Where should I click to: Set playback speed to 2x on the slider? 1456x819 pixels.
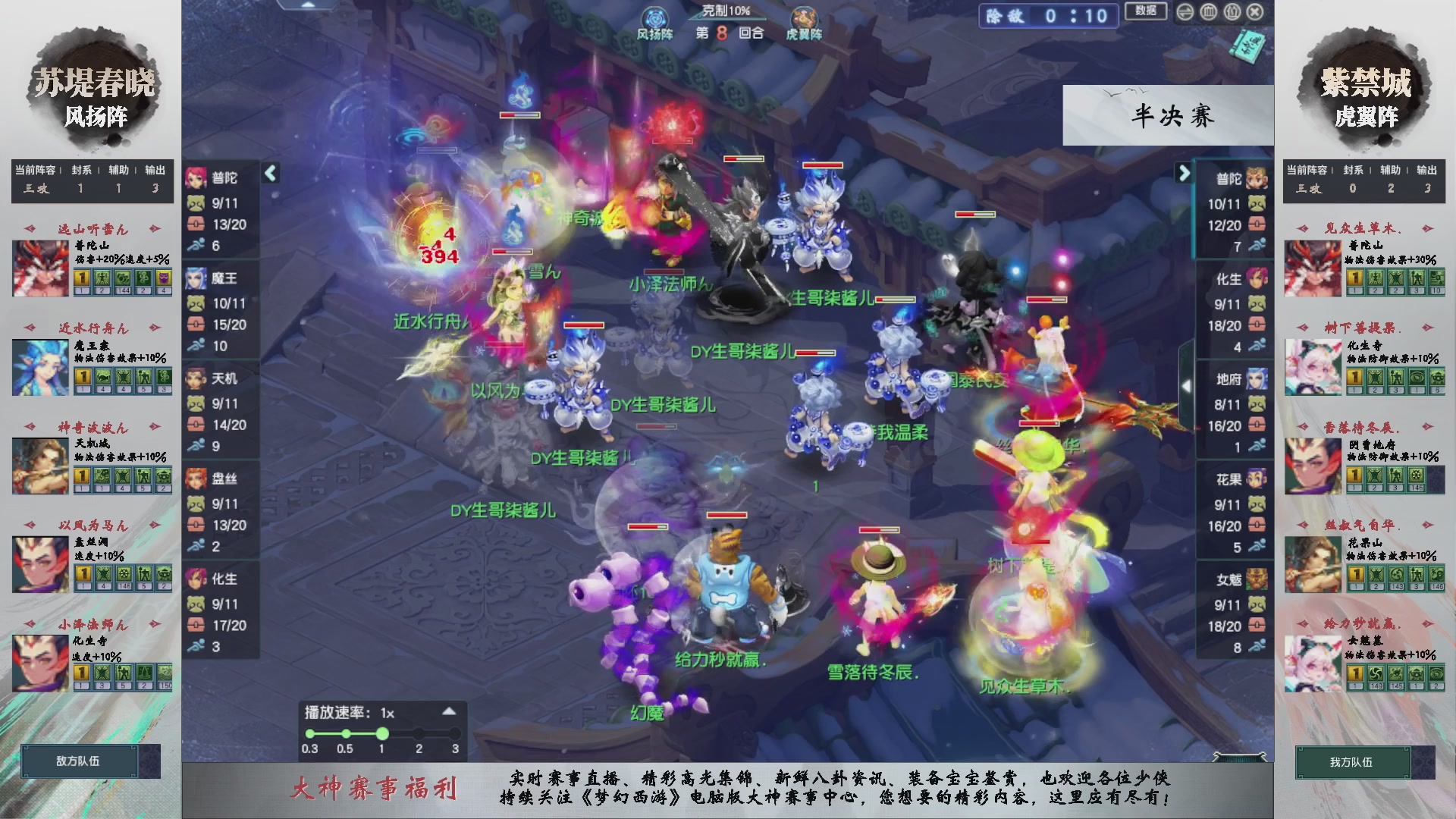click(x=418, y=734)
